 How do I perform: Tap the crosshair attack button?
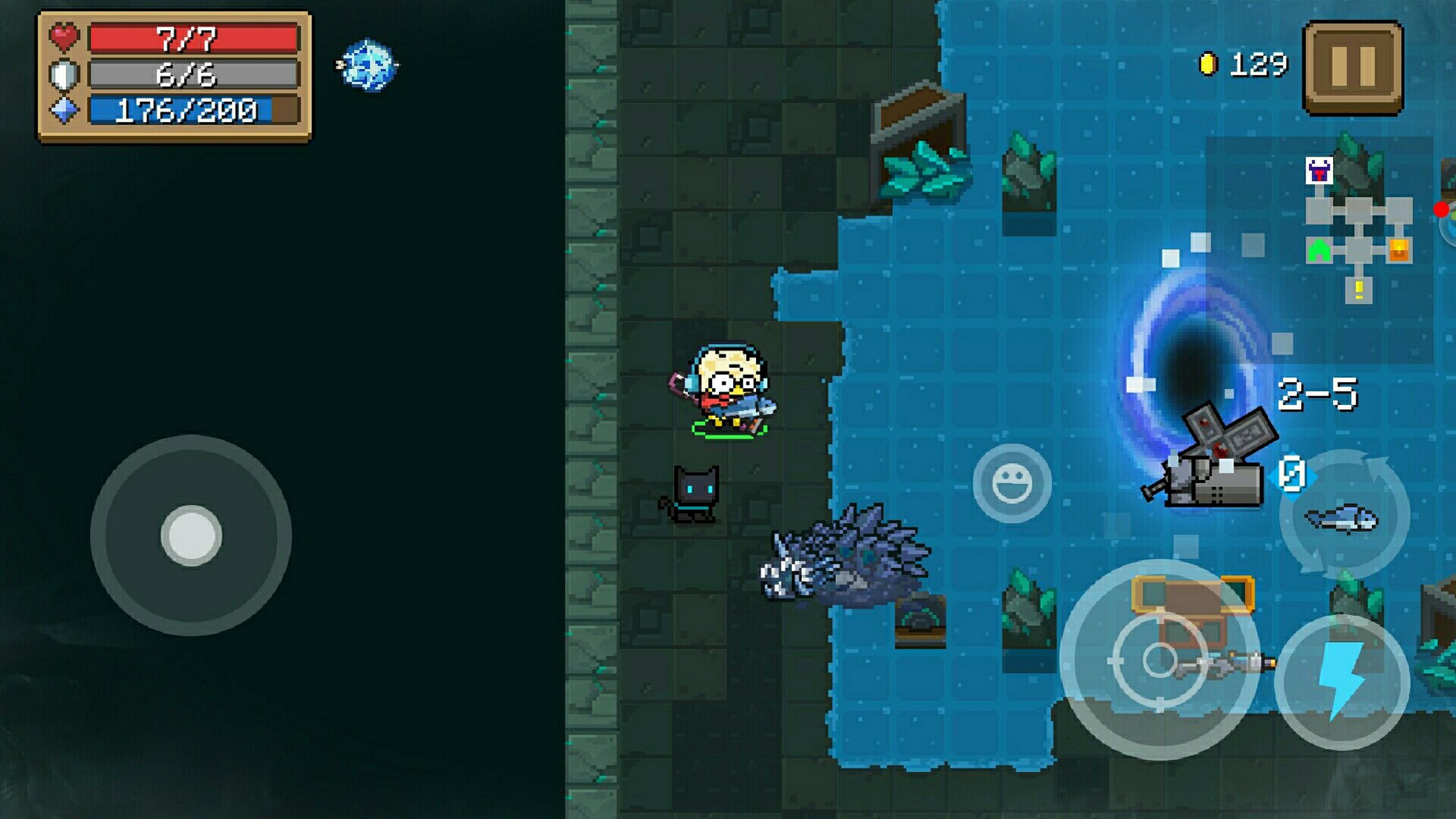tap(1159, 660)
